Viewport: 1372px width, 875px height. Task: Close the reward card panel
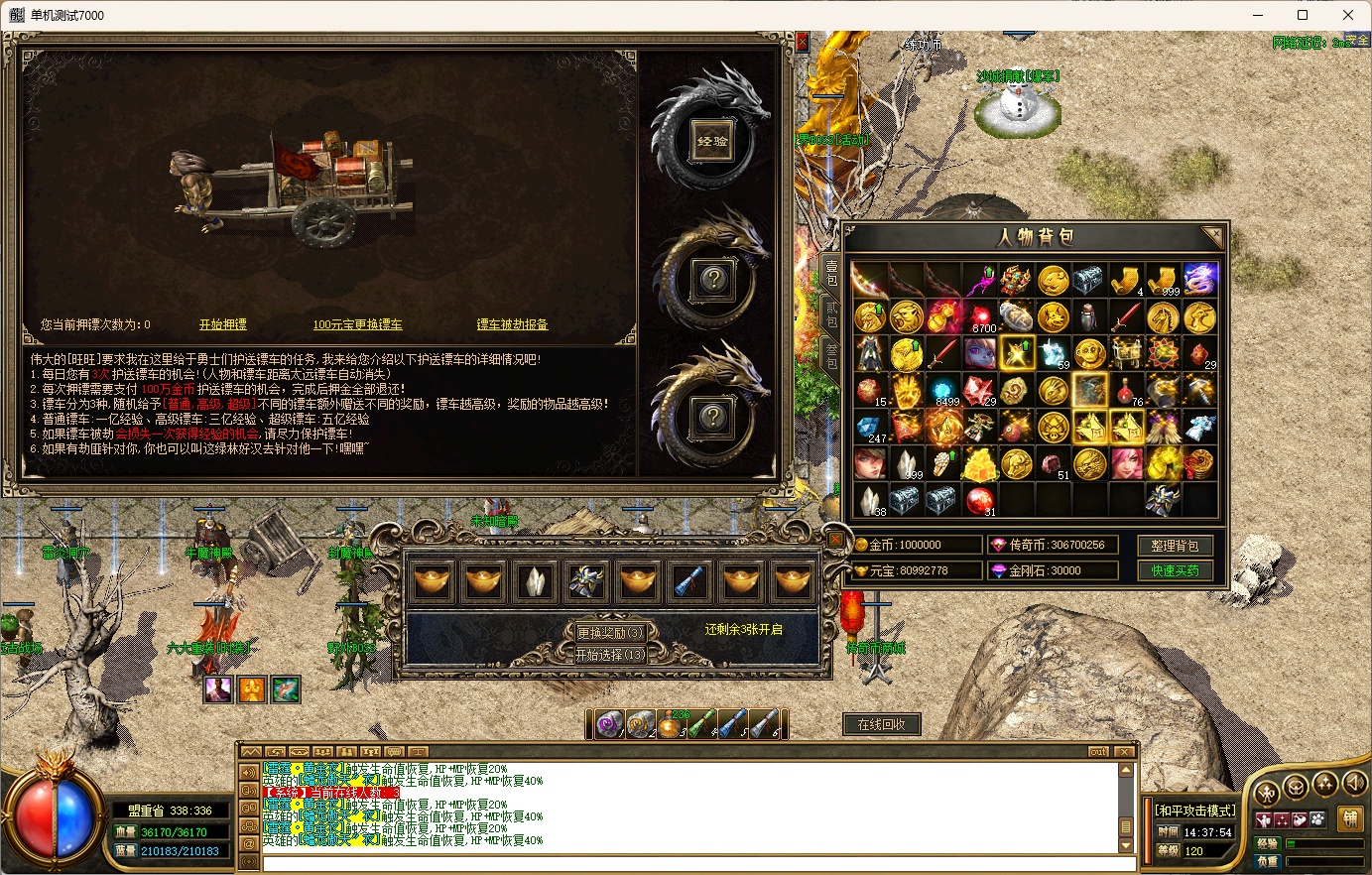point(835,540)
